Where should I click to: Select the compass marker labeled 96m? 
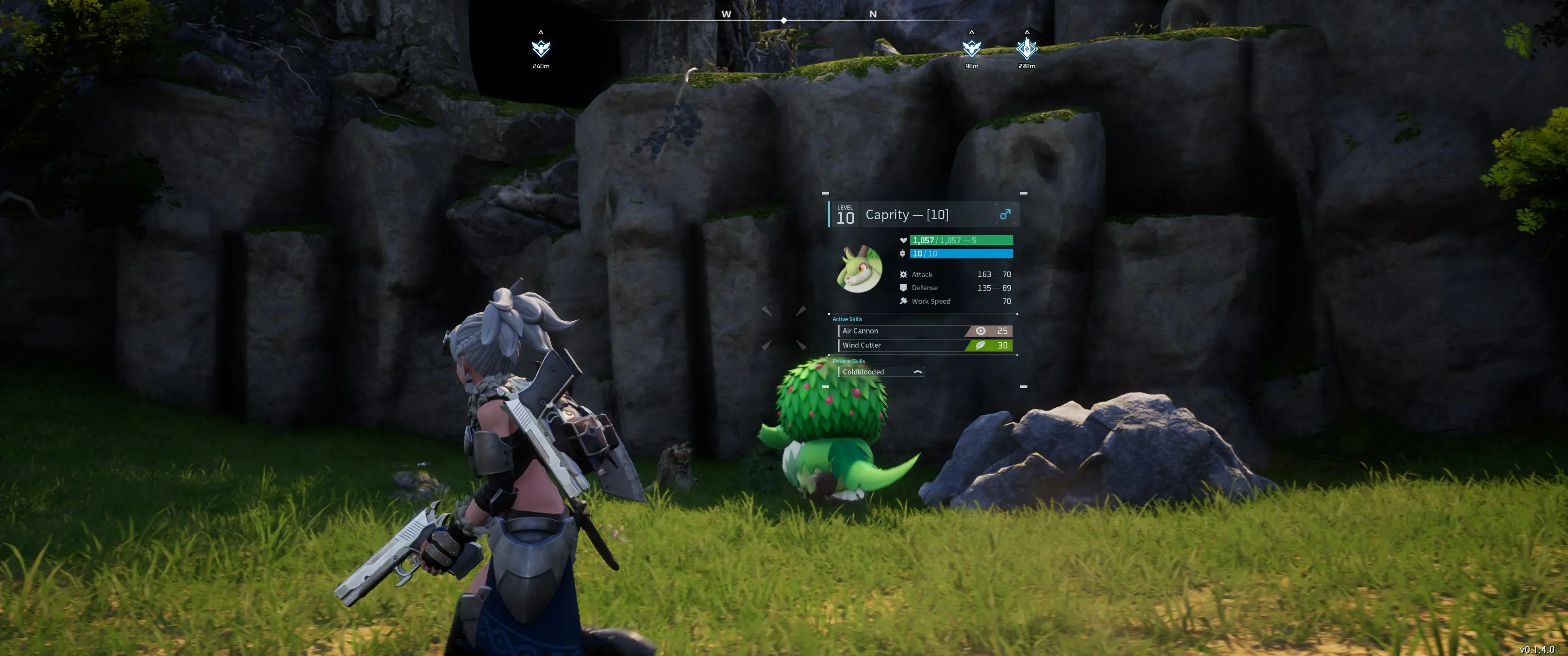point(971,48)
